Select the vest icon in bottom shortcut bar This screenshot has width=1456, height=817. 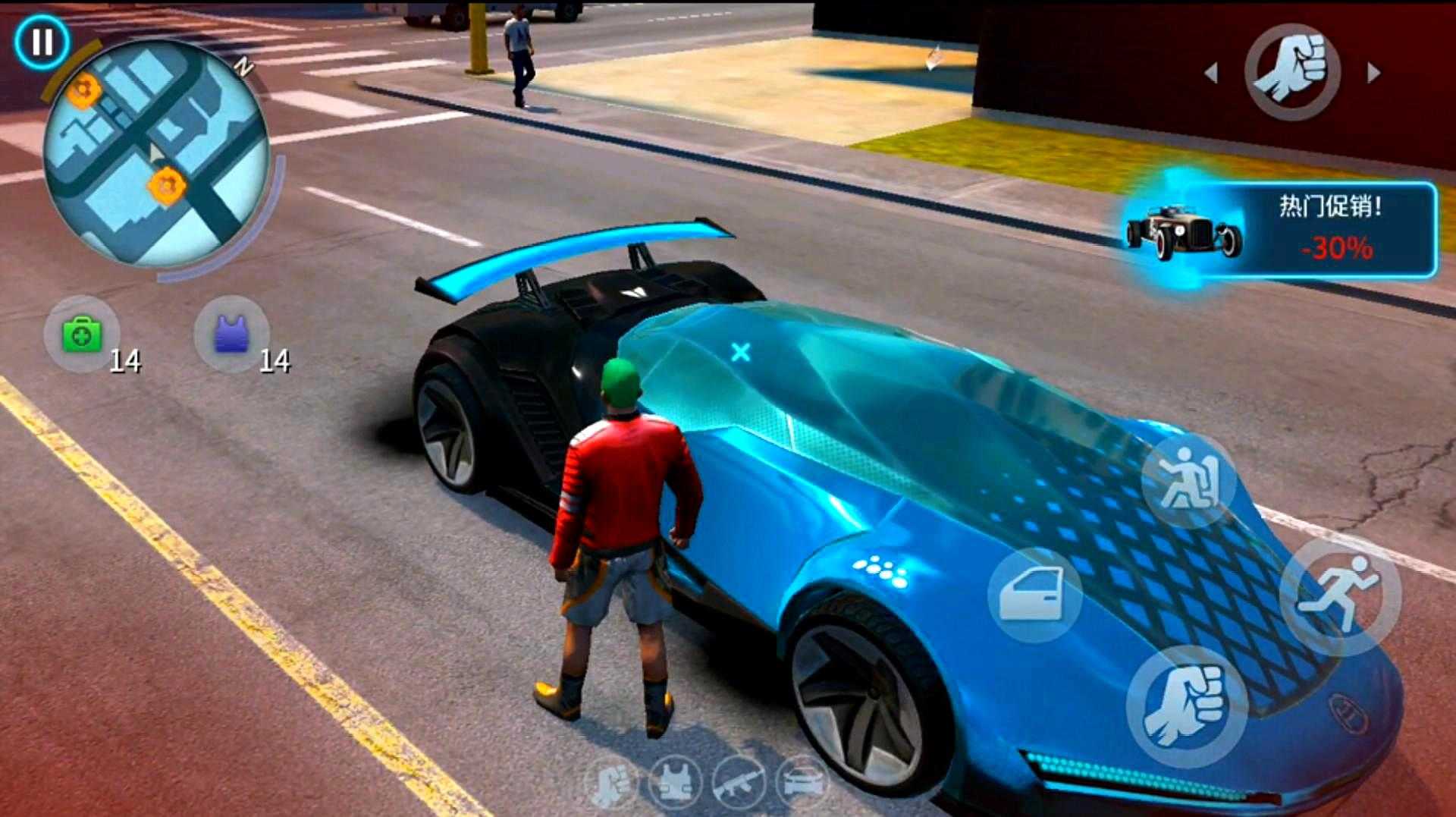[675, 783]
